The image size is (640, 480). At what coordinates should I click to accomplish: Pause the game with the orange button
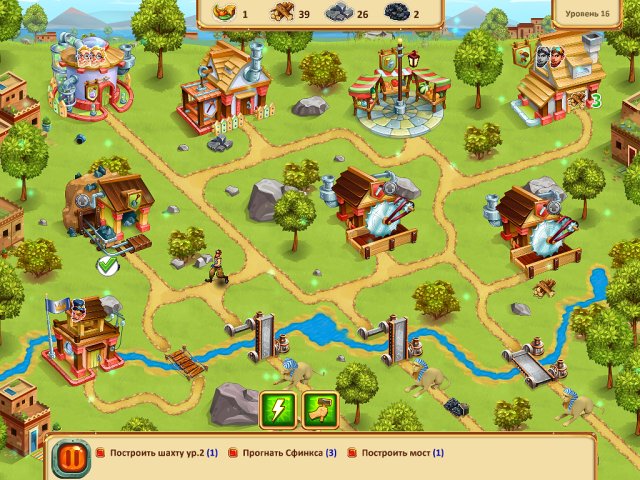(70, 458)
